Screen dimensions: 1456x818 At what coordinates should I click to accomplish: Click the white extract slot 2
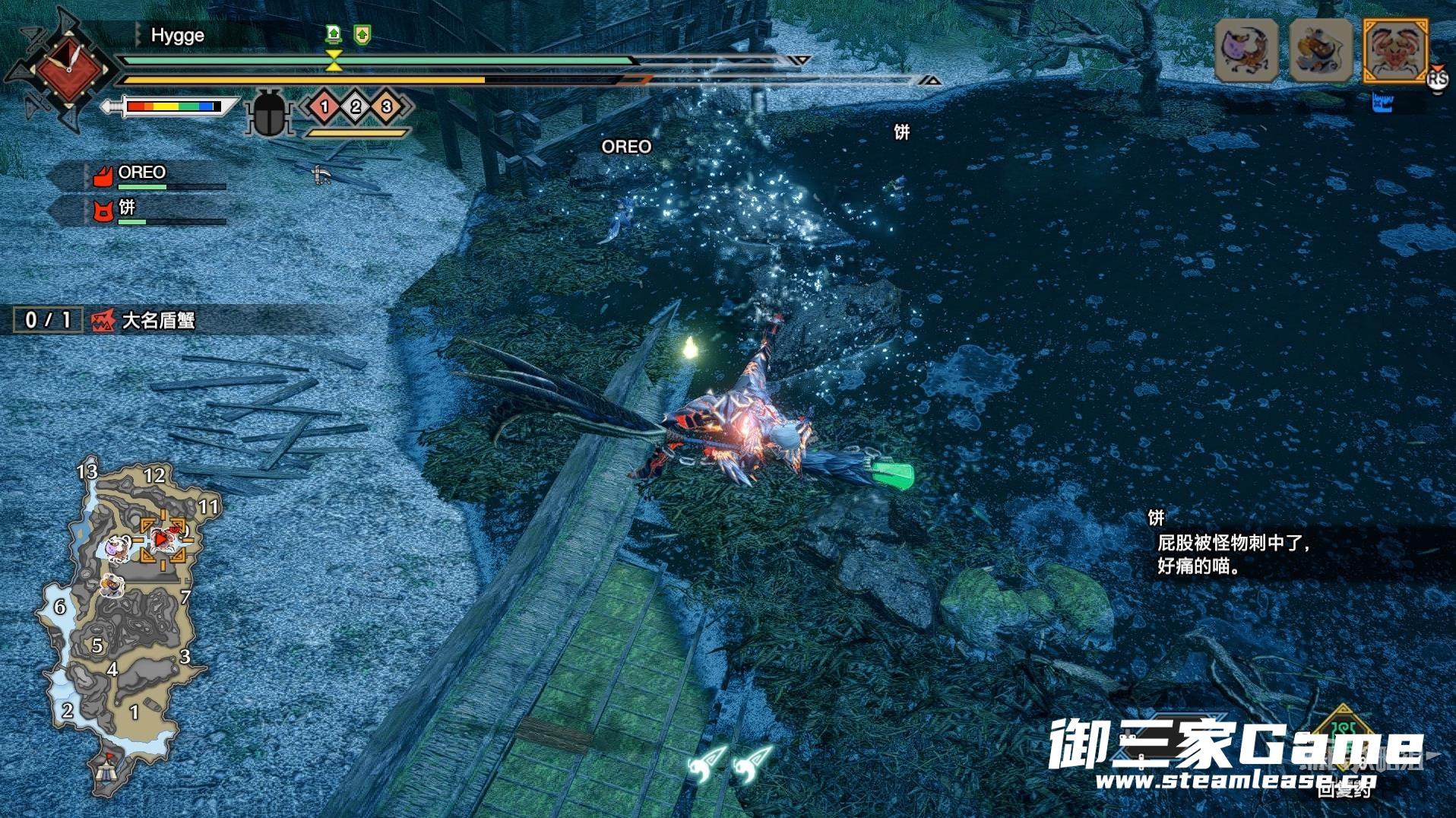356,106
